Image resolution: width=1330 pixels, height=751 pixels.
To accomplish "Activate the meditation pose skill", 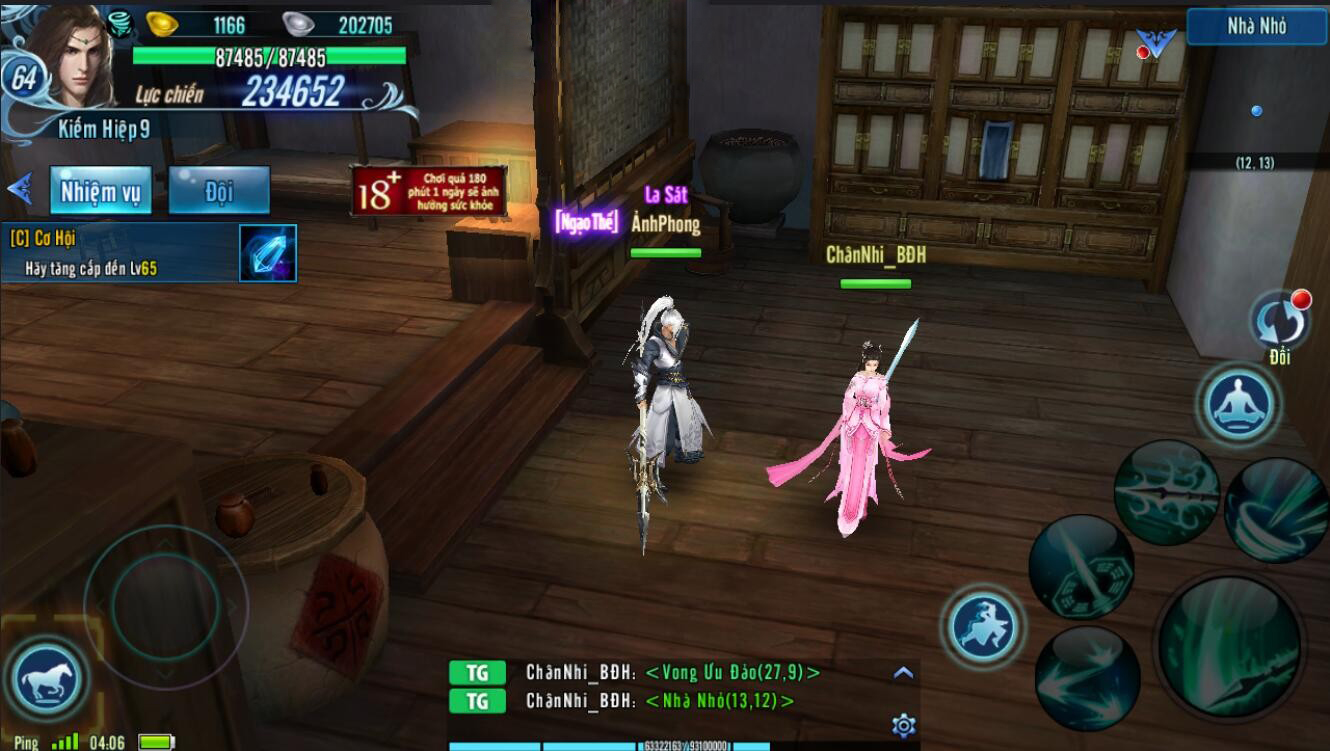I will click(1240, 404).
